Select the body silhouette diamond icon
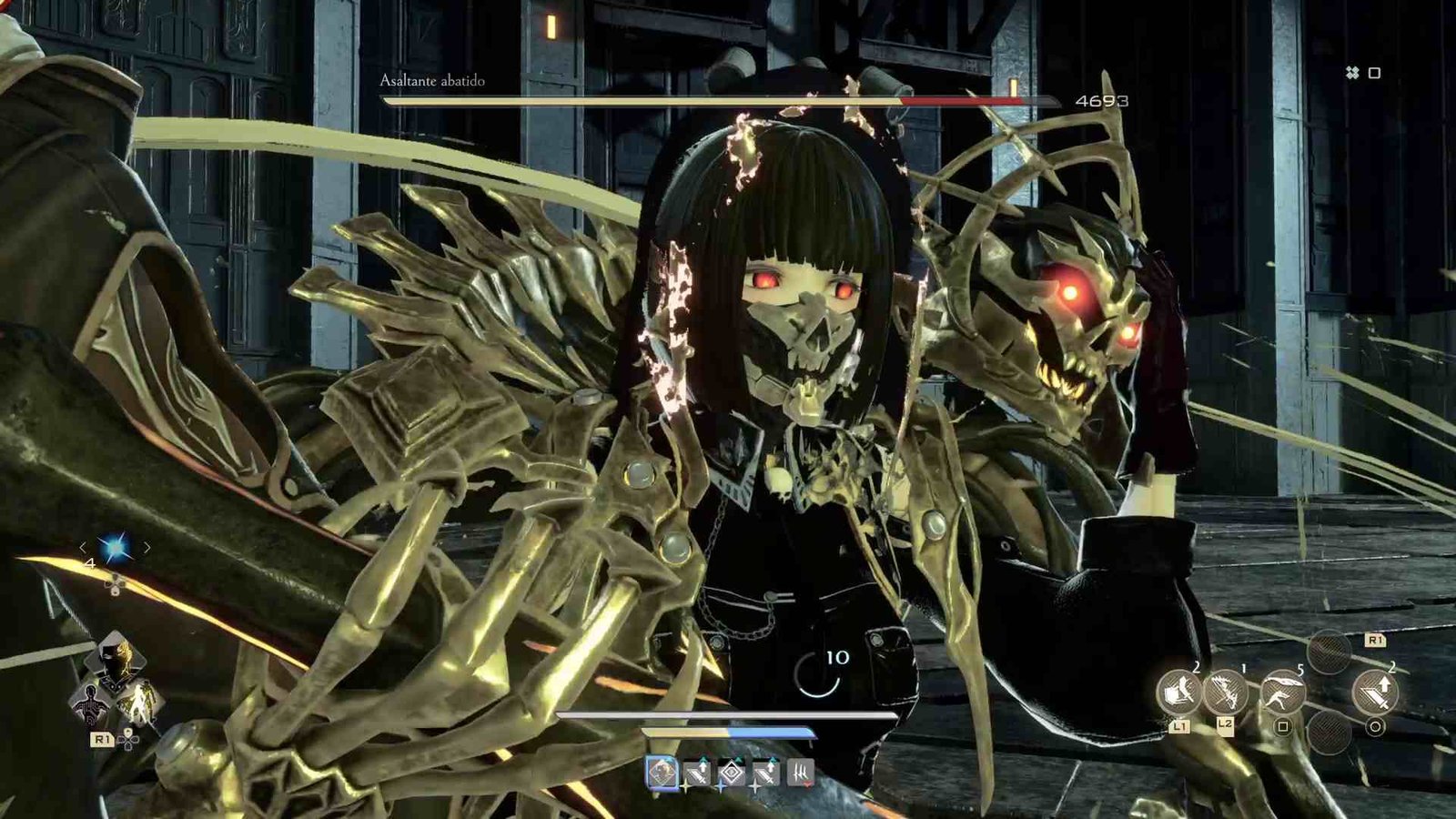1456x819 pixels. (x=91, y=703)
